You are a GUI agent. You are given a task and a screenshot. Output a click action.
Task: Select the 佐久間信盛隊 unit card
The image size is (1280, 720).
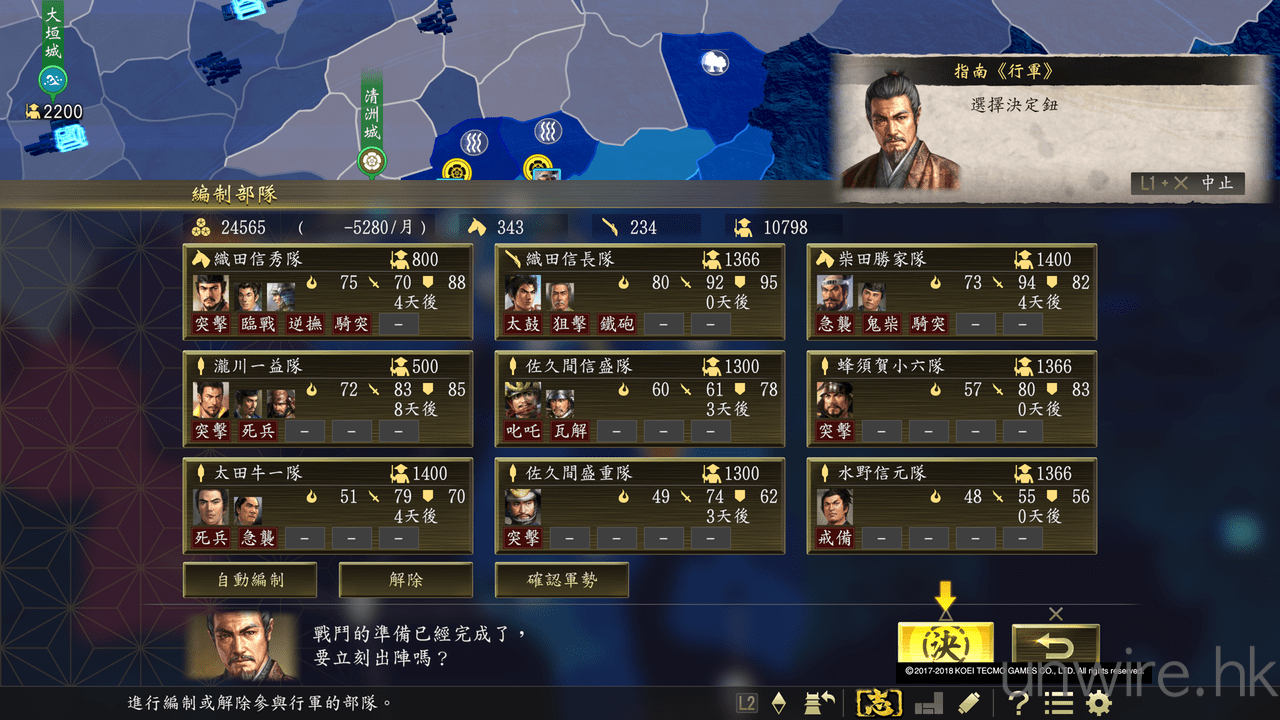(640, 399)
